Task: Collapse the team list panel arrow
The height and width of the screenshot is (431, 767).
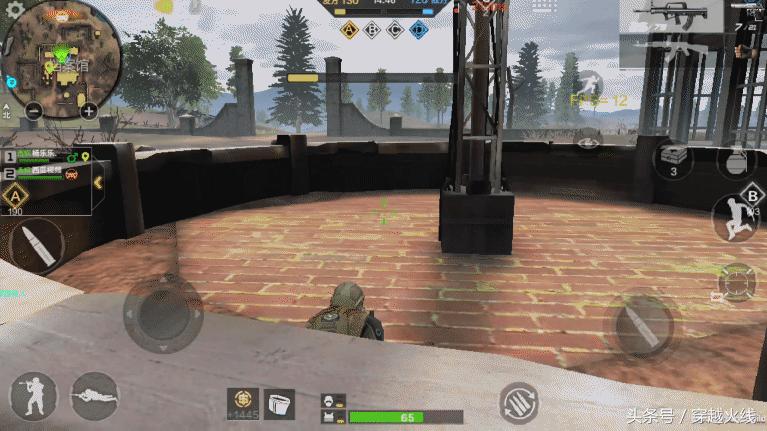Action: (98, 182)
